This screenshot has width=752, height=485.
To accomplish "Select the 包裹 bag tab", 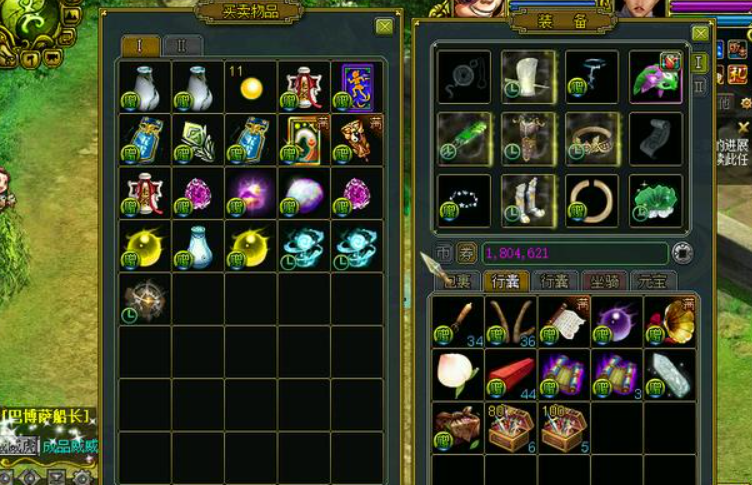I will coord(456,281).
